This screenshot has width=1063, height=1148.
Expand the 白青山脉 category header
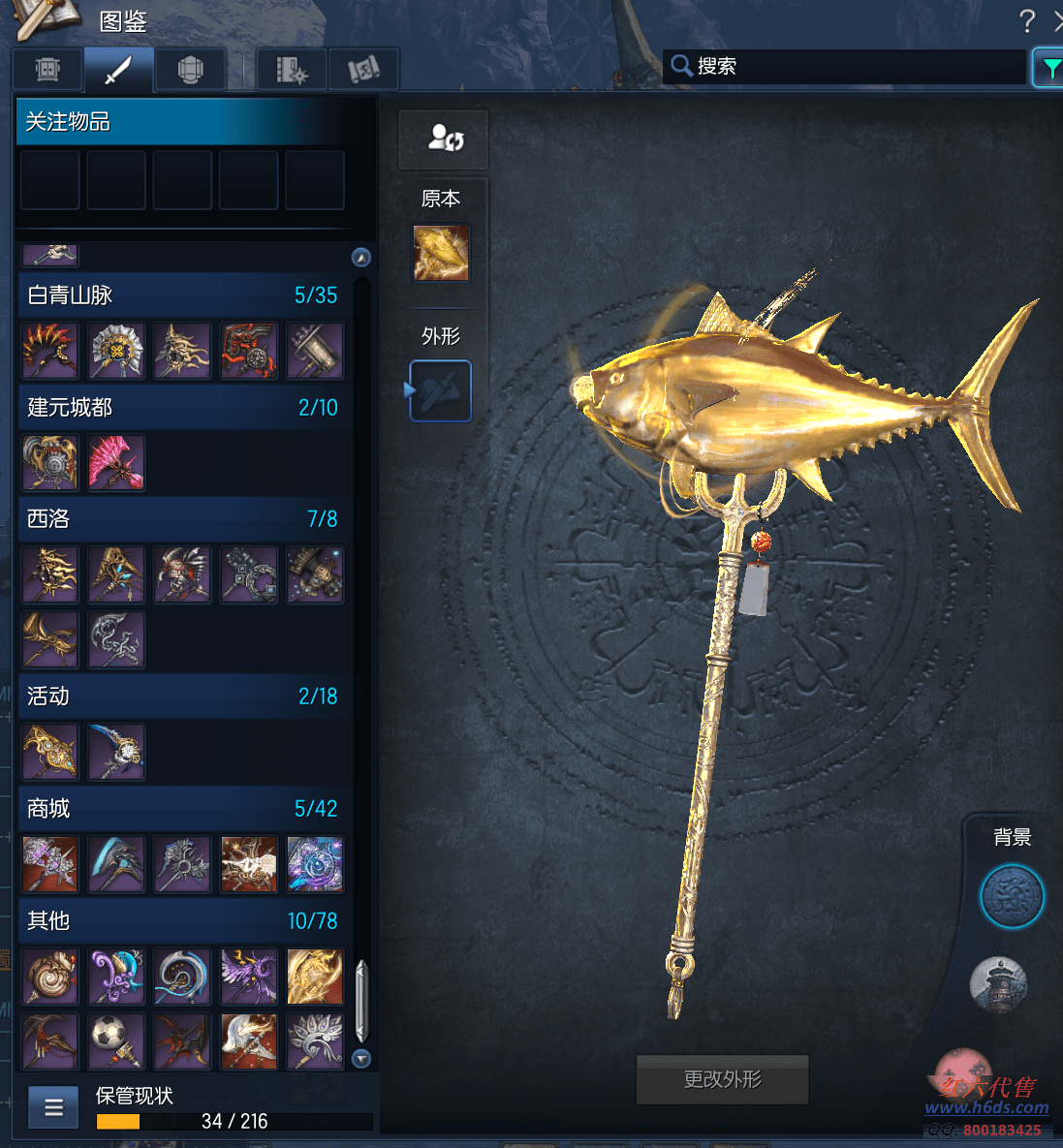[x=182, y=295]
